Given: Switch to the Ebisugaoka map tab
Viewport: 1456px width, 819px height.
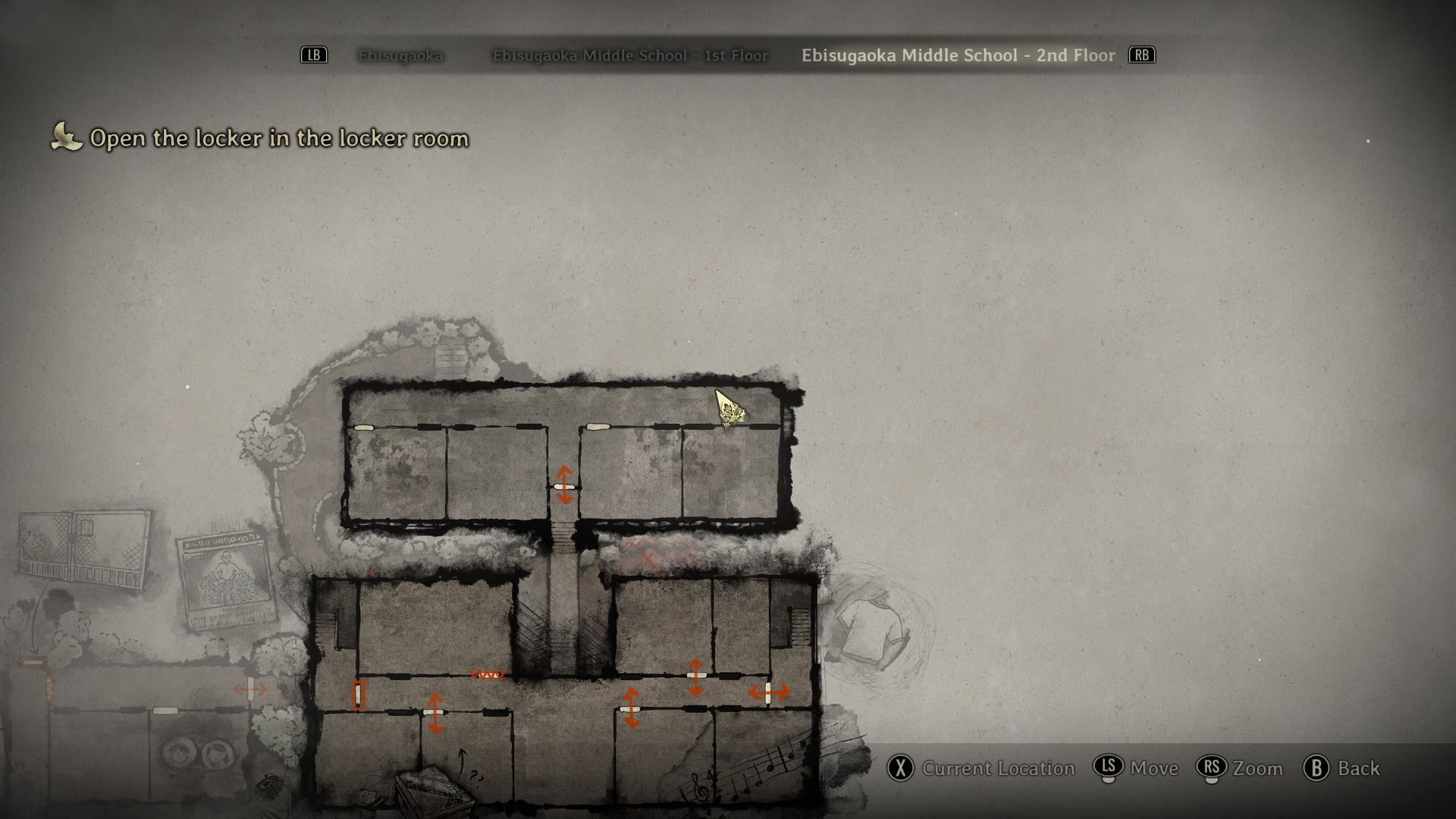Looking at the screenshot, I should point(400,55).
